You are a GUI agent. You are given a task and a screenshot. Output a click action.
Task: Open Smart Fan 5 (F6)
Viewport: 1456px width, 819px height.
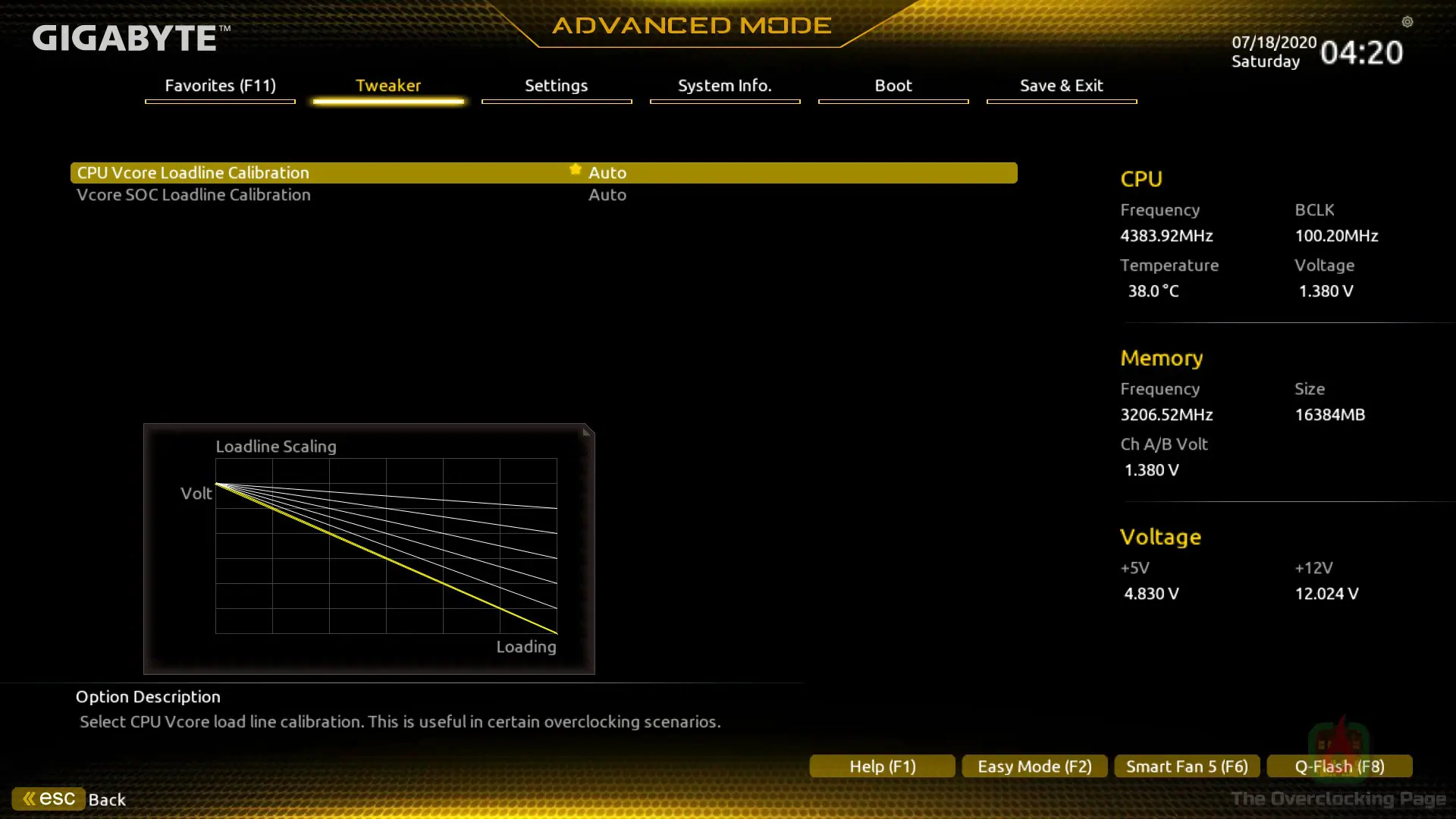pos(1186,766)
